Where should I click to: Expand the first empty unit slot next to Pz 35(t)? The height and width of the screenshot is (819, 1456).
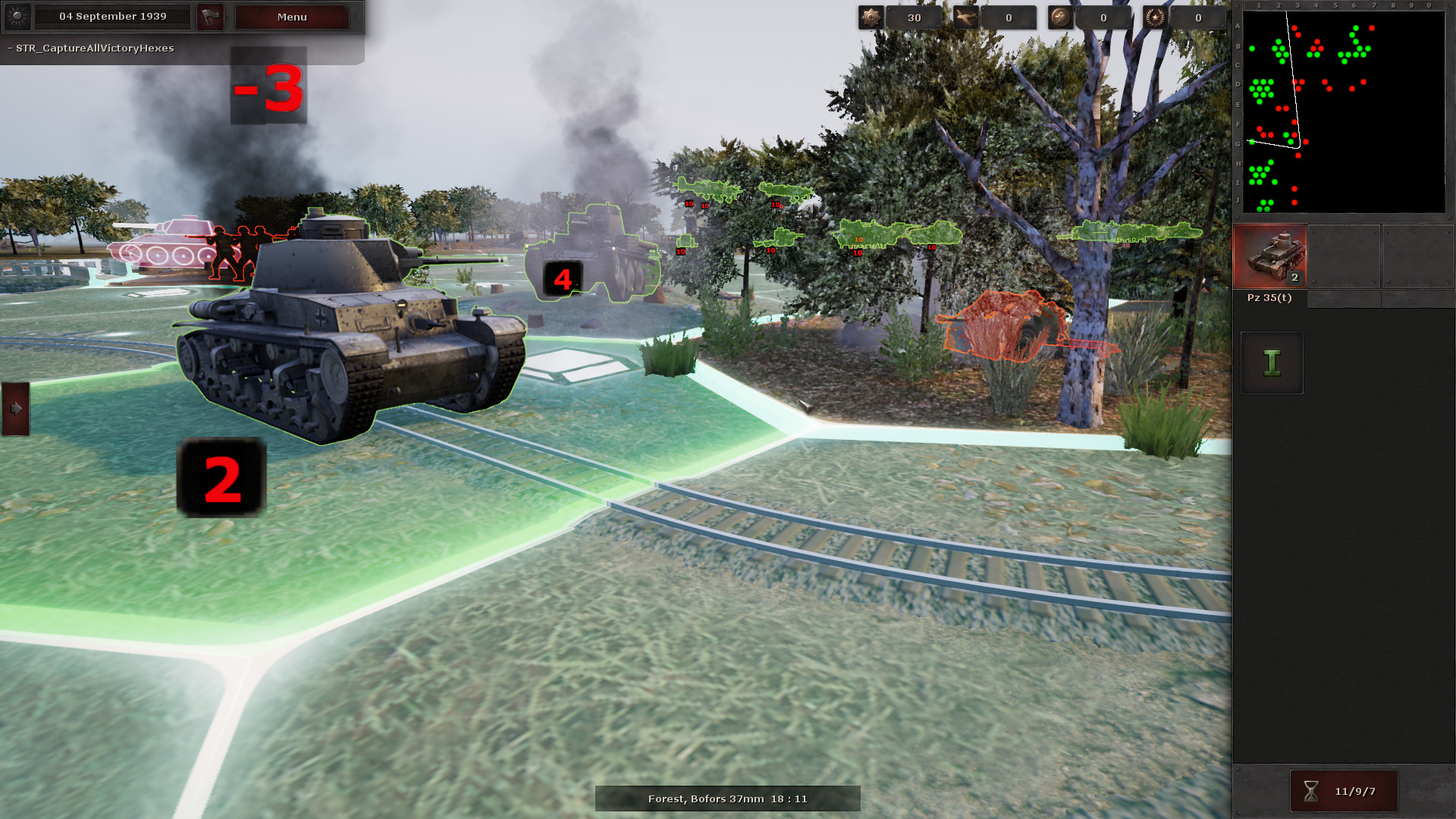click(1343, 256)
